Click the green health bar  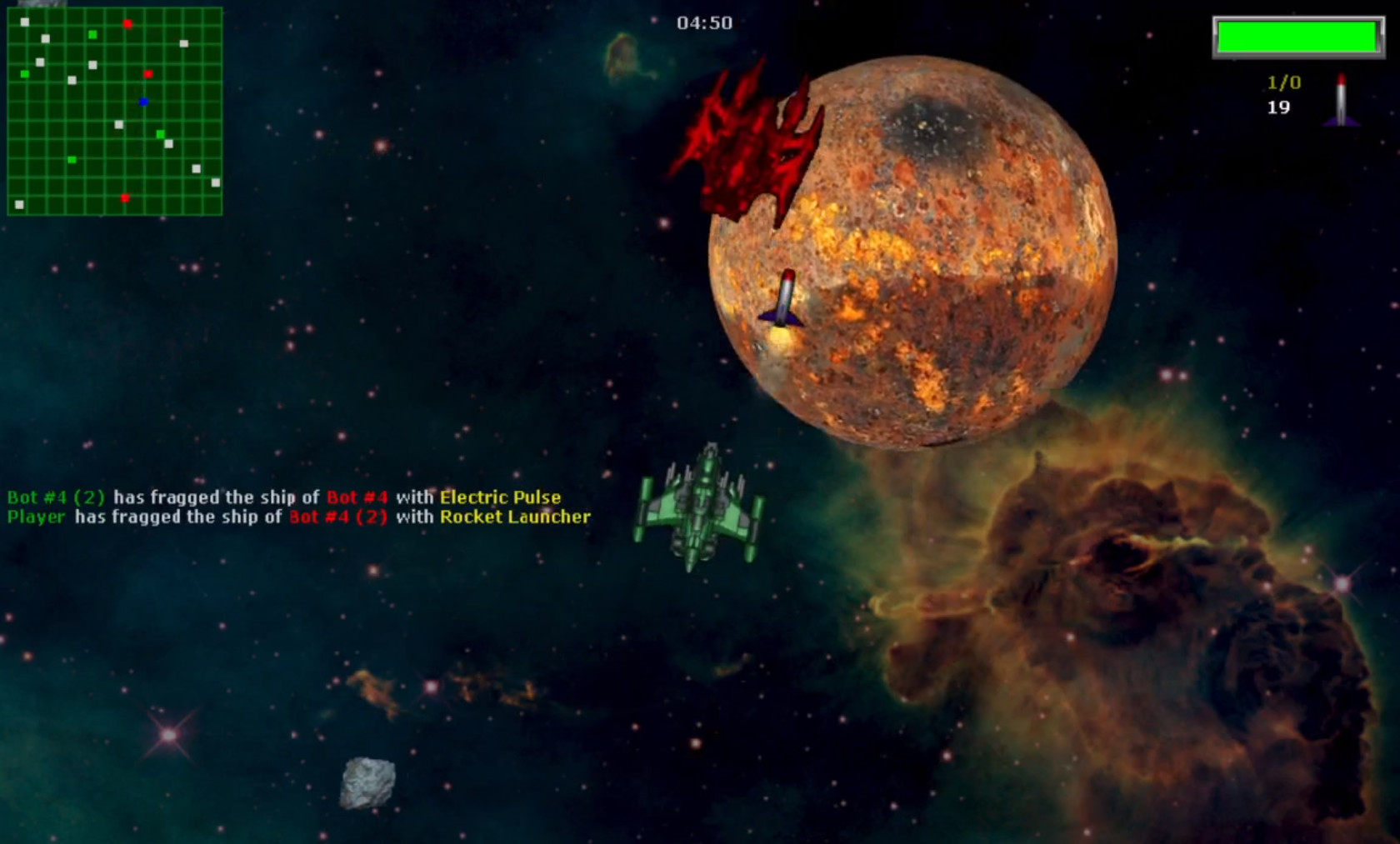1297,35
